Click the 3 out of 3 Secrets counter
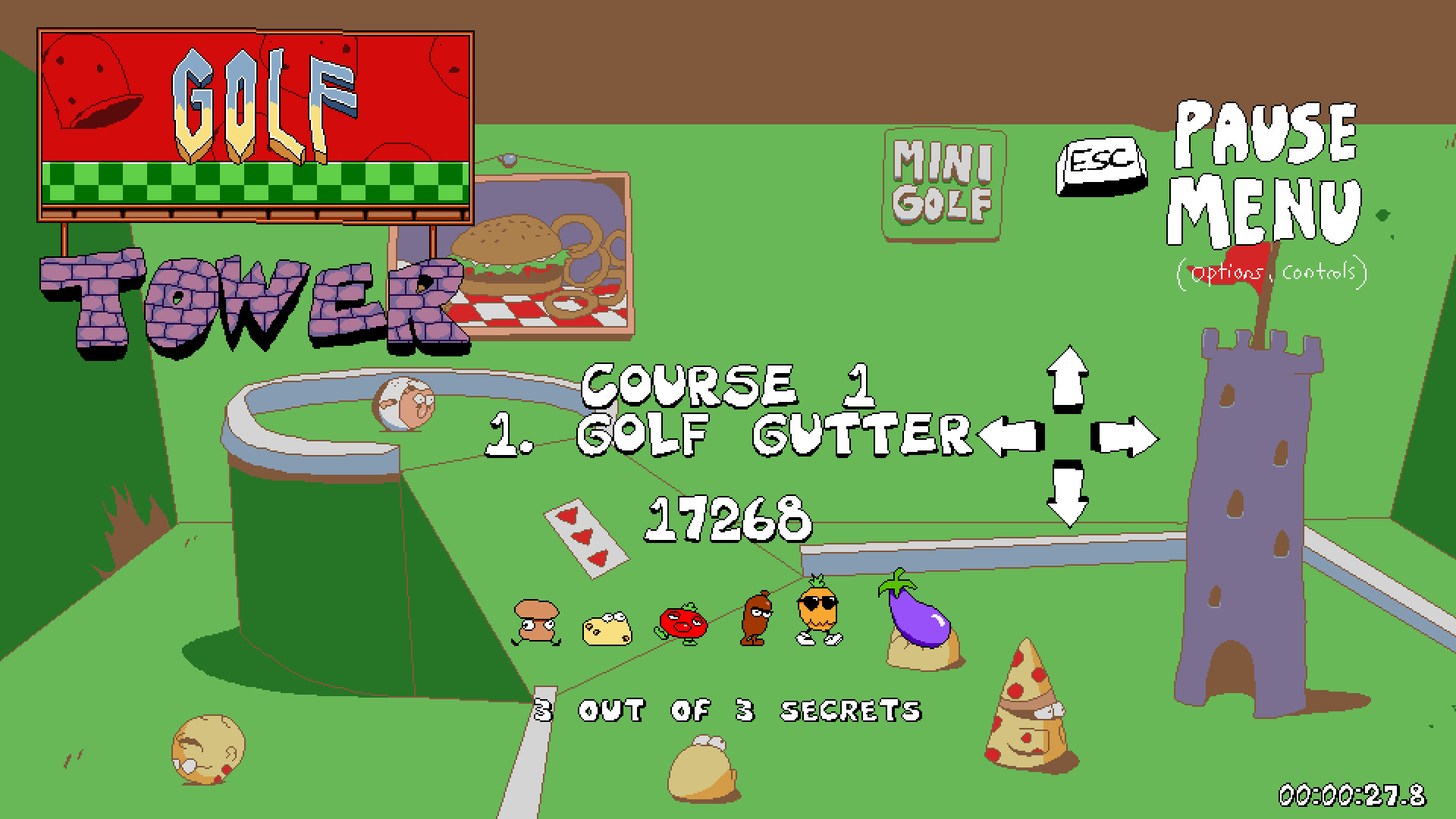 pos(728,711)
